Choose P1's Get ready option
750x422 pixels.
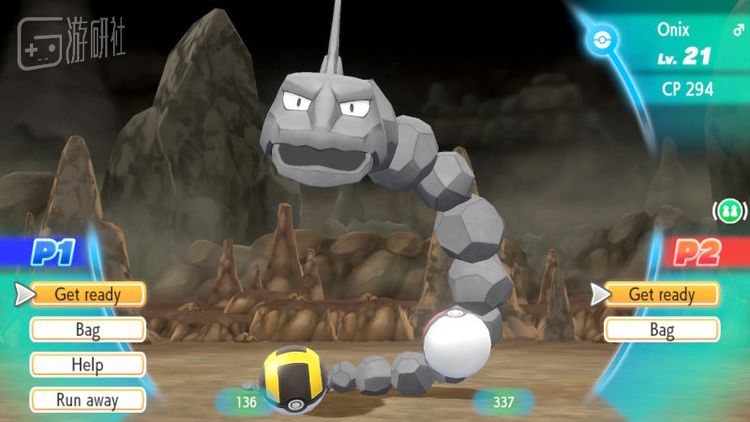click(x=87, y=294)
